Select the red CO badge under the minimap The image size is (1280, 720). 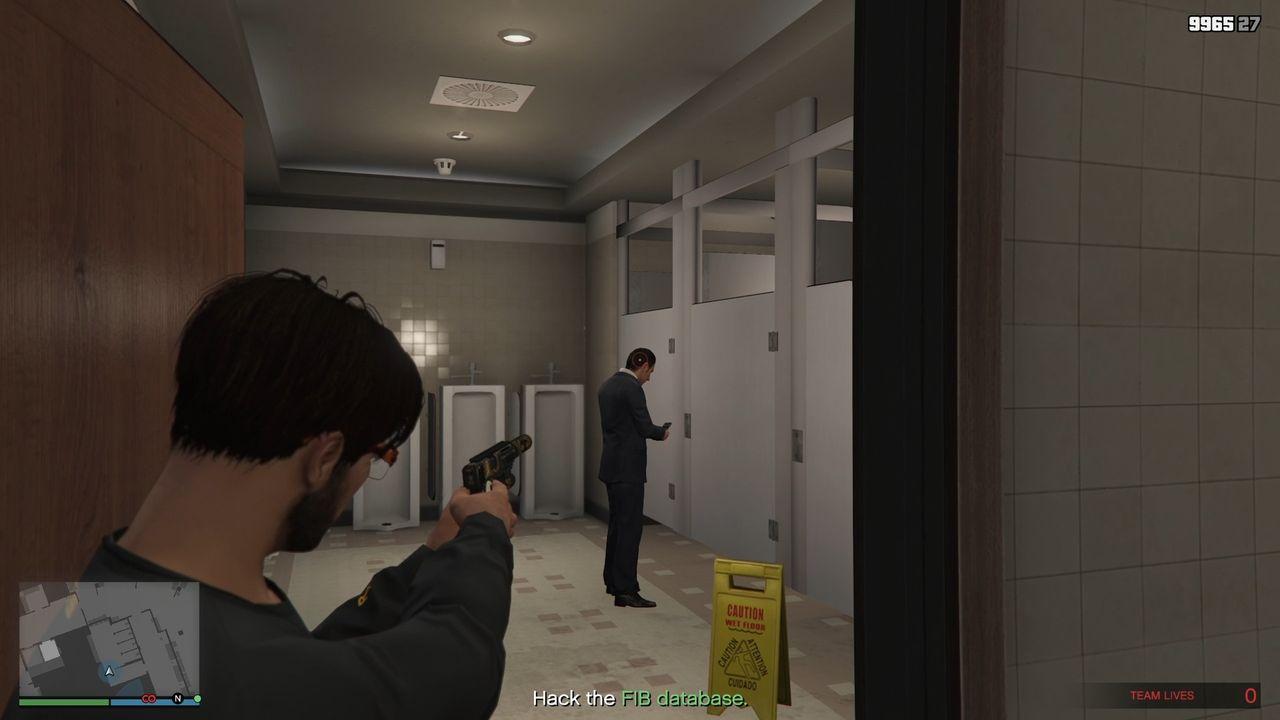(x=149, y=699)
